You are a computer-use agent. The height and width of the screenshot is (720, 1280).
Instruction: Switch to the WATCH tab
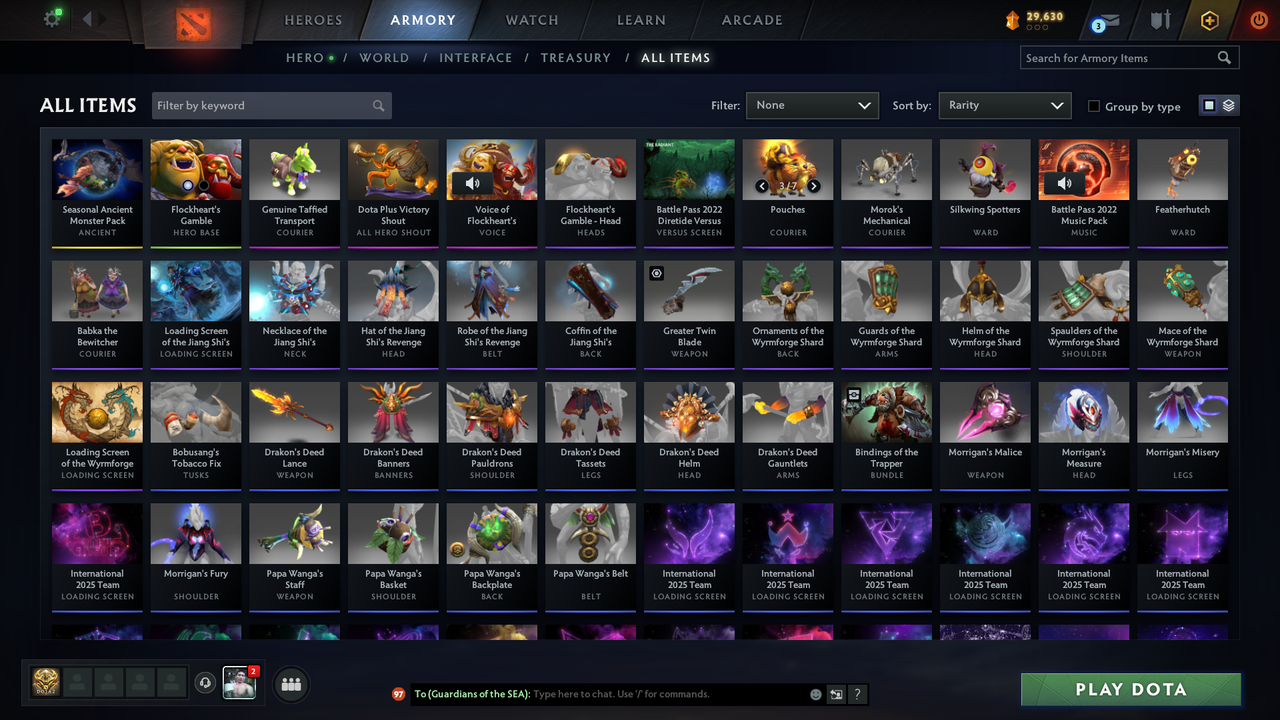pos(531,20)
